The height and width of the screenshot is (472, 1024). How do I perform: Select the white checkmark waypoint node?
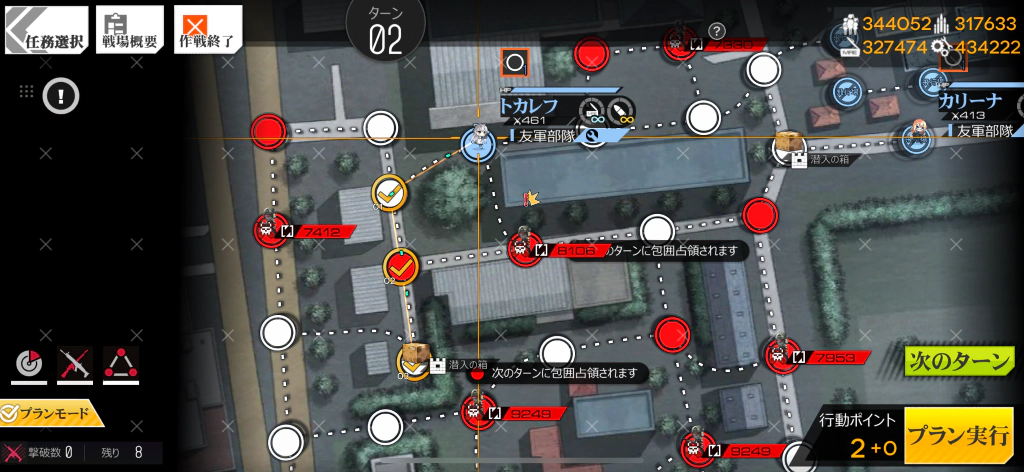click(388, 191)
